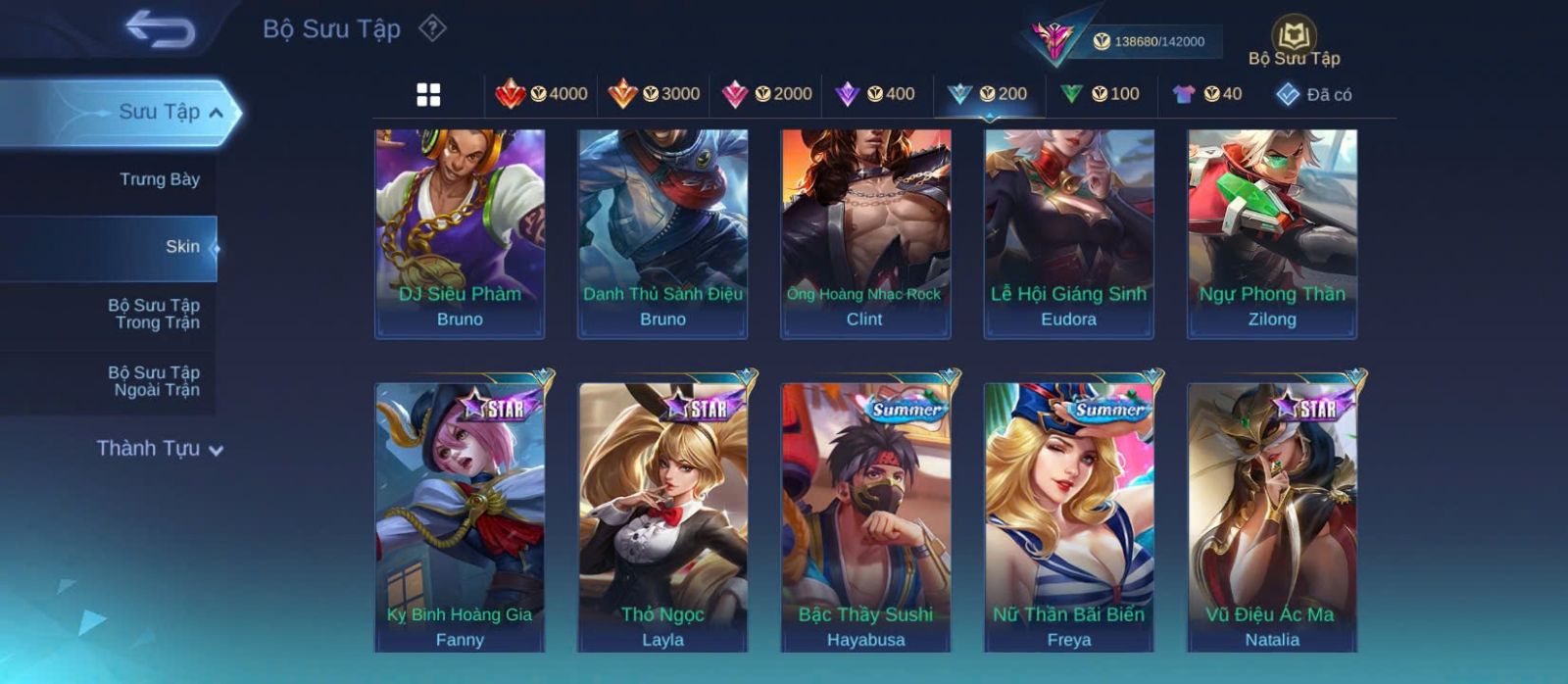The width and height of the screenshot is (1568, 684).
Task: Open the Trưng Bày menu entry
Action: (159, 179)
